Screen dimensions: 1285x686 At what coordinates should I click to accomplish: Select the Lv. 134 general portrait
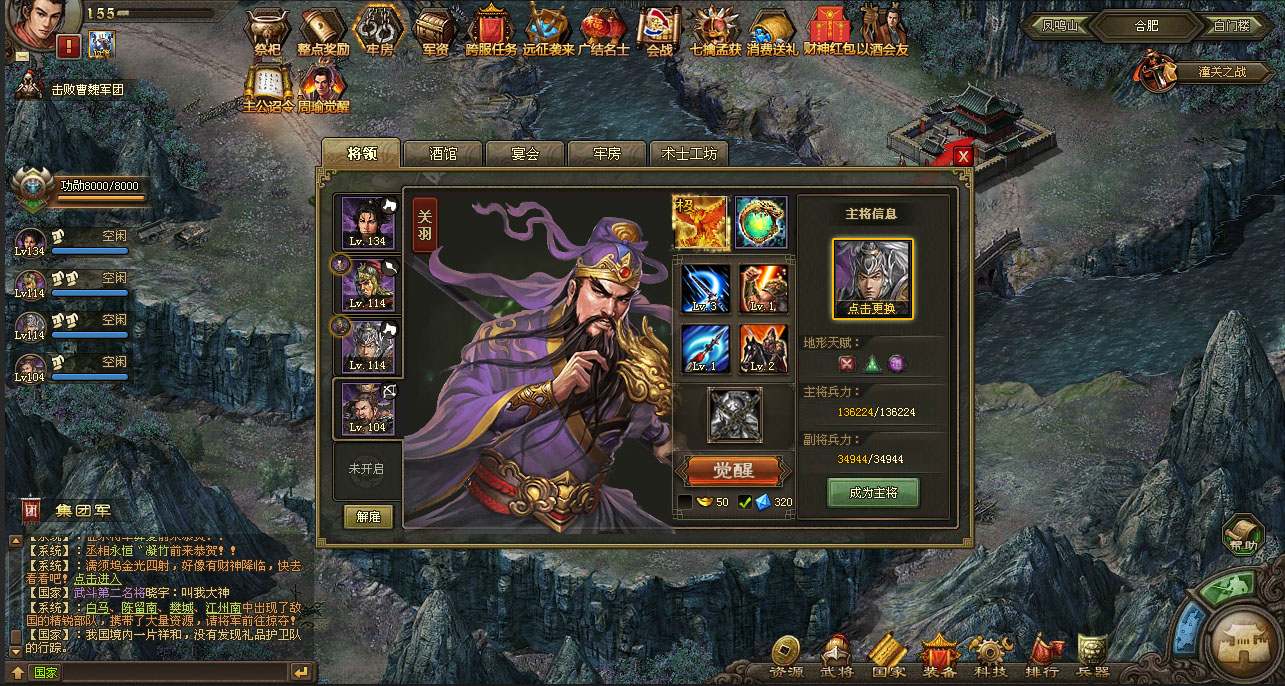[x=367, y=223]
